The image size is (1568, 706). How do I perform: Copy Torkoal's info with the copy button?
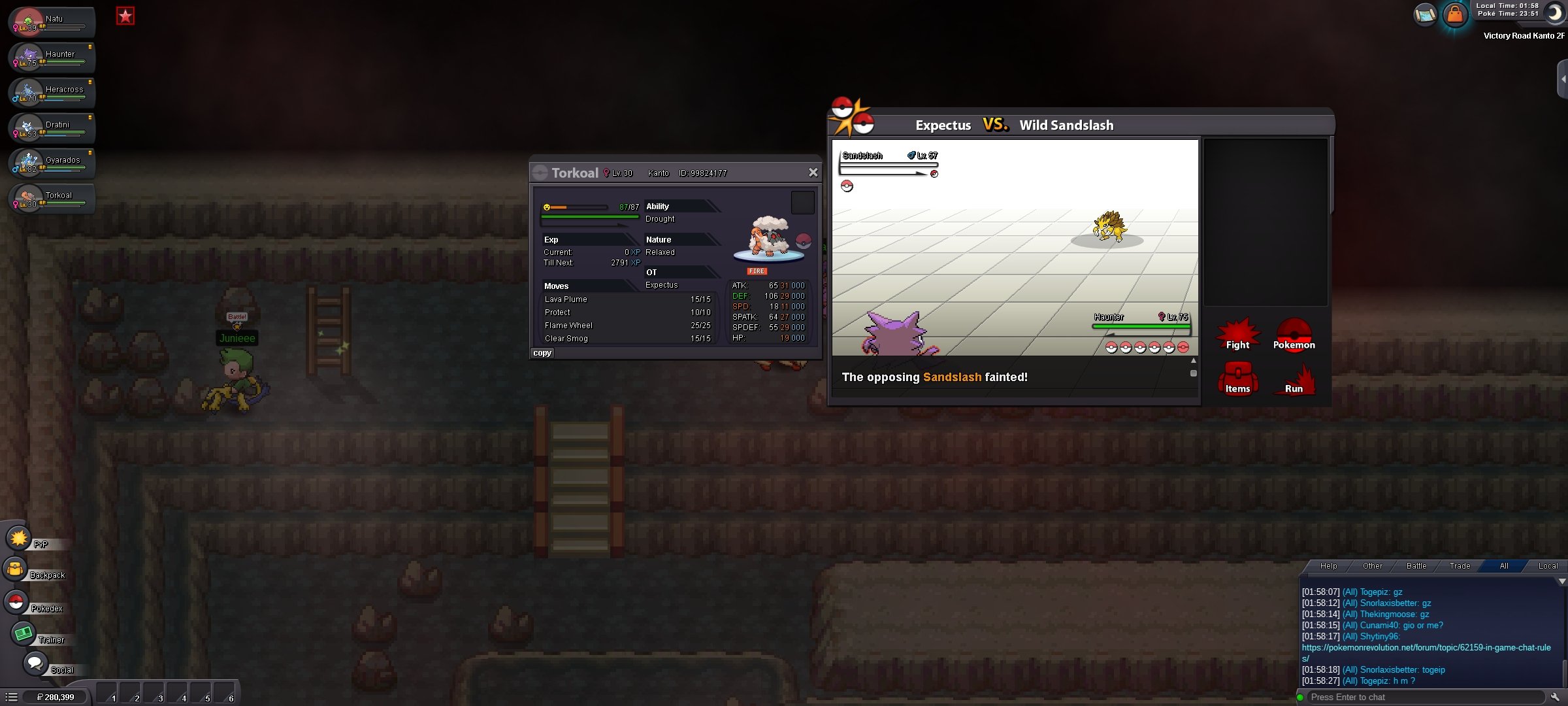point(542,353)
